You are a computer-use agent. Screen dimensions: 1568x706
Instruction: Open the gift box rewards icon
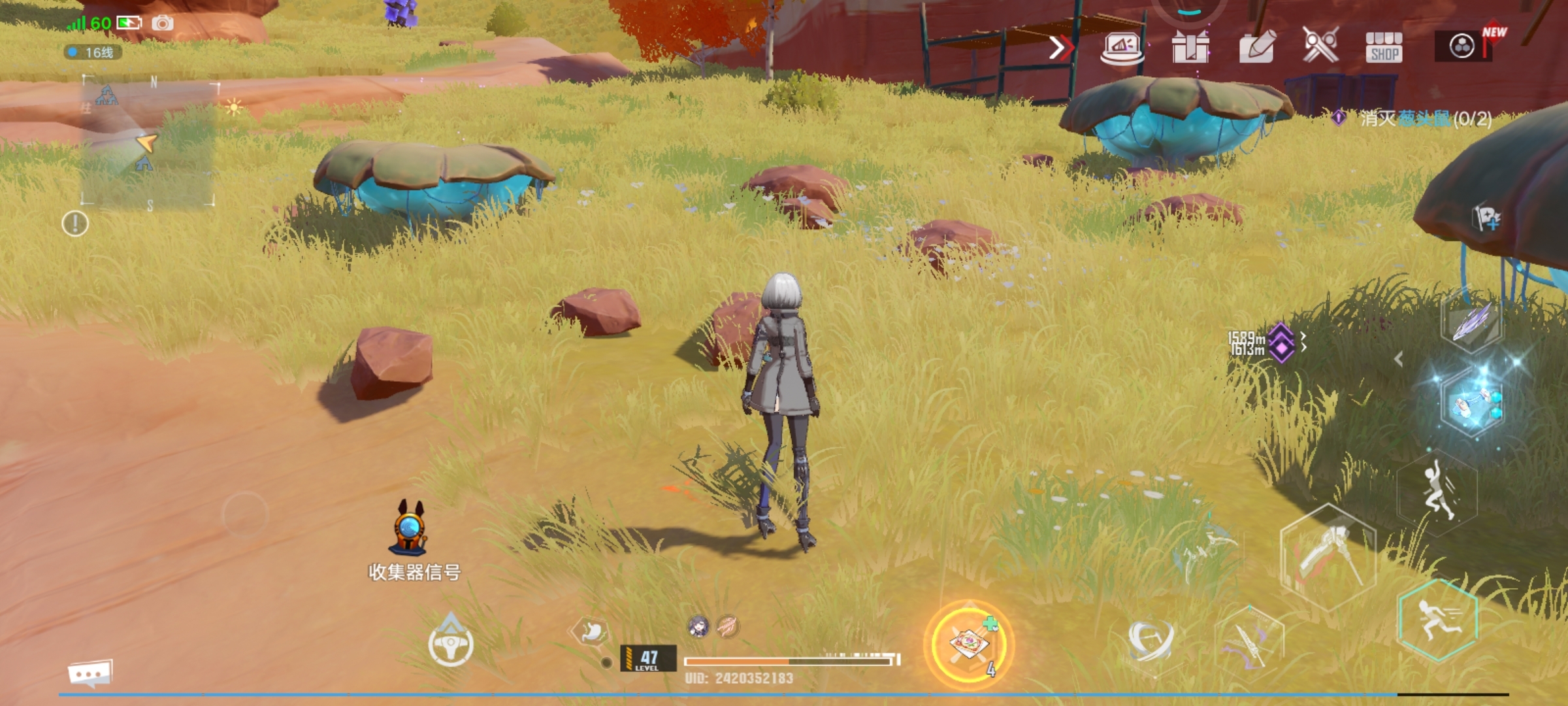(x=1190, y=47)
